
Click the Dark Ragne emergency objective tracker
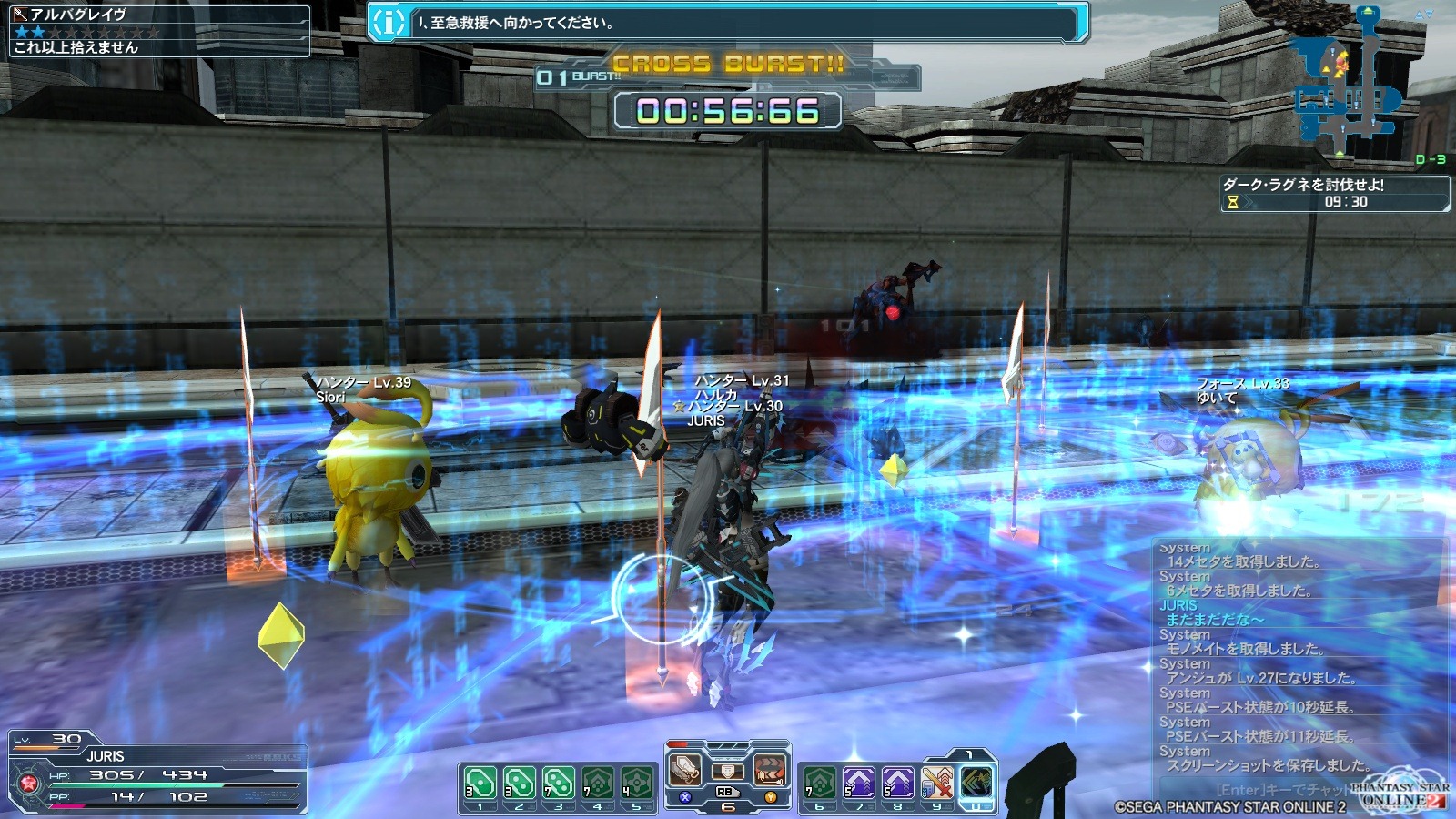(x=1334, y=193)
